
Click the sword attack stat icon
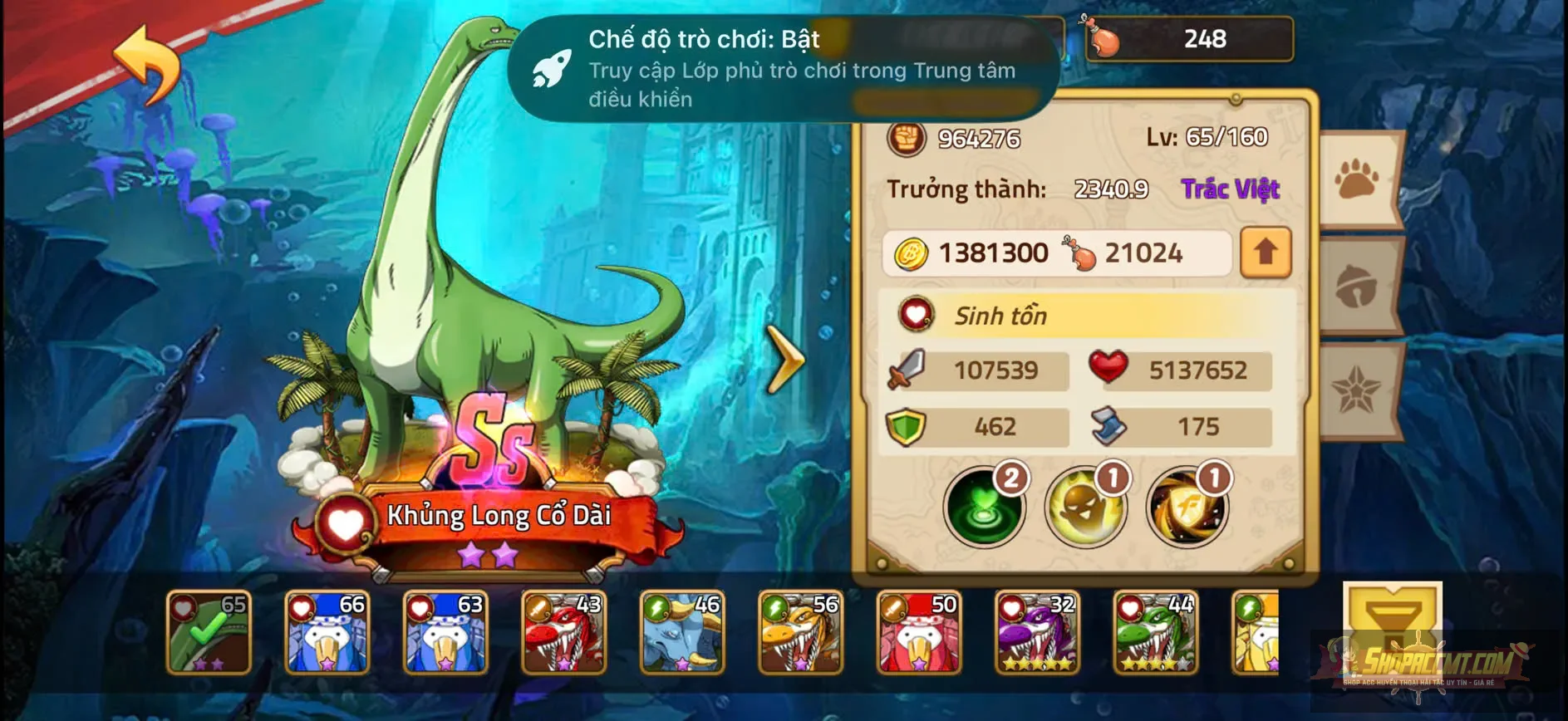tap(907, 370)
